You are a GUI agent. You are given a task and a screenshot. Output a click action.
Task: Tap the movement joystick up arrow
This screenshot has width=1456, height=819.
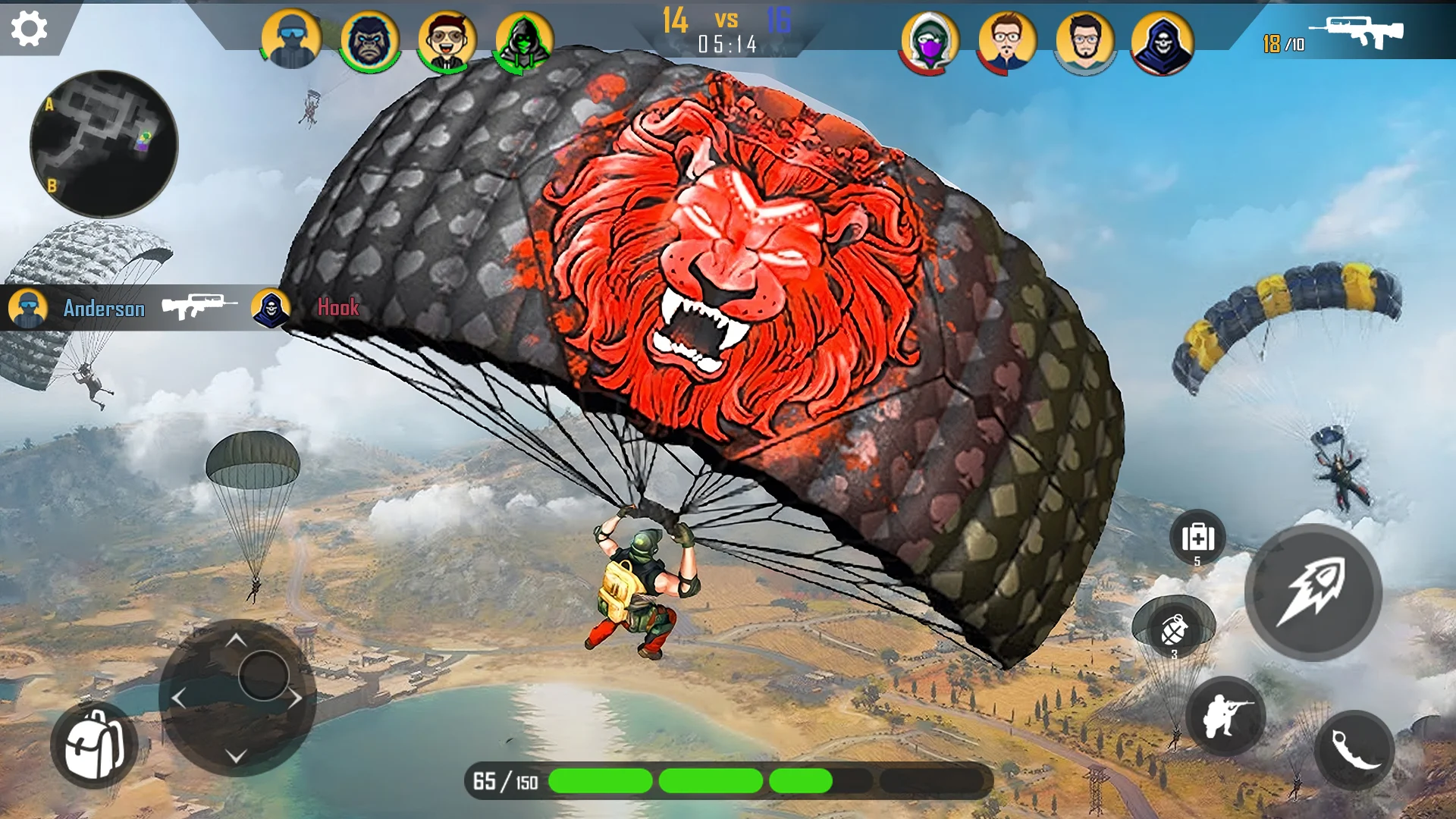(236, 641)
